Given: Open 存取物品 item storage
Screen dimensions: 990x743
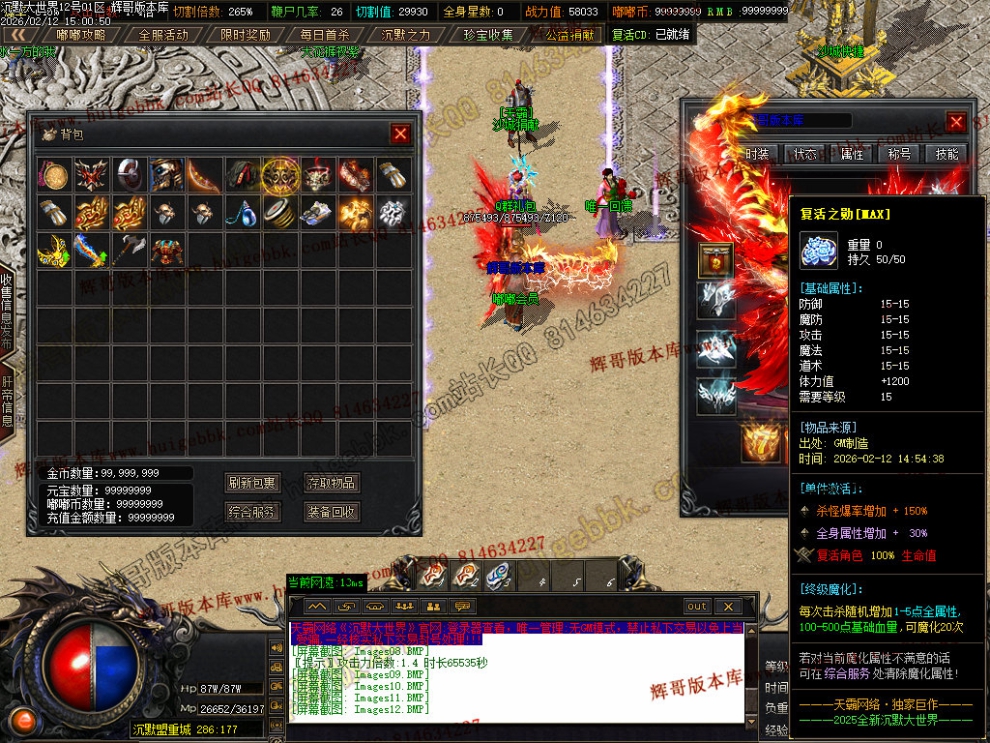Looking at the screenshot, I should tap(332, 482).
